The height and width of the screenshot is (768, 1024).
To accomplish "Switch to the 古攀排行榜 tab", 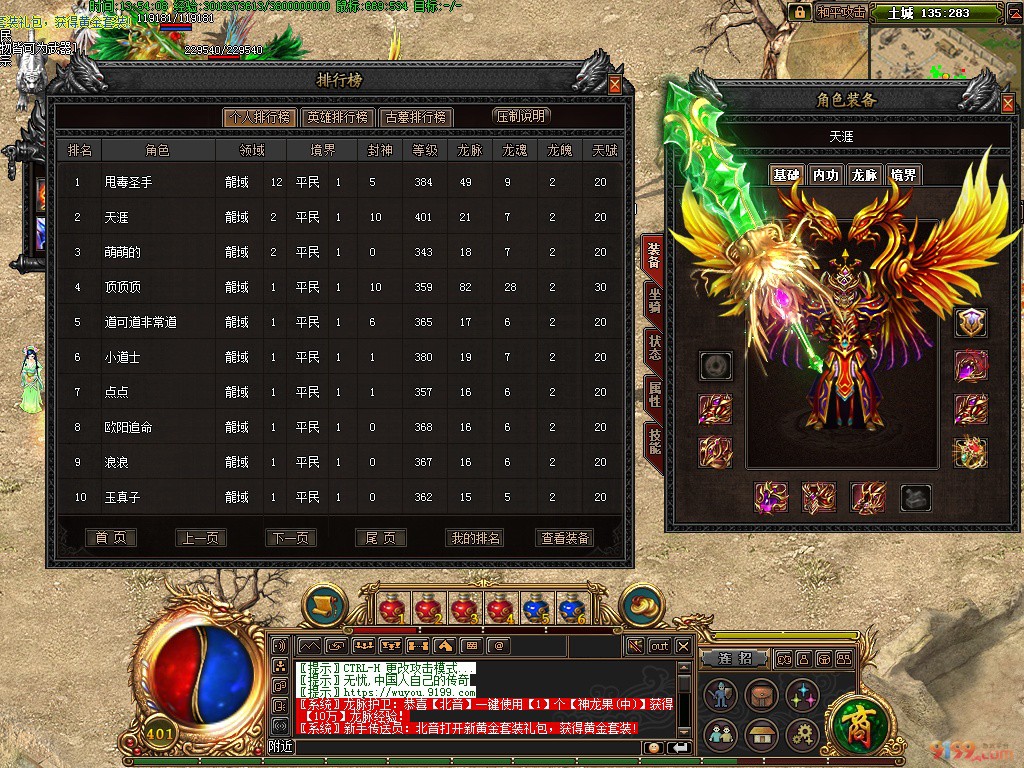I will pyautogui.click(x=416, y=117).
